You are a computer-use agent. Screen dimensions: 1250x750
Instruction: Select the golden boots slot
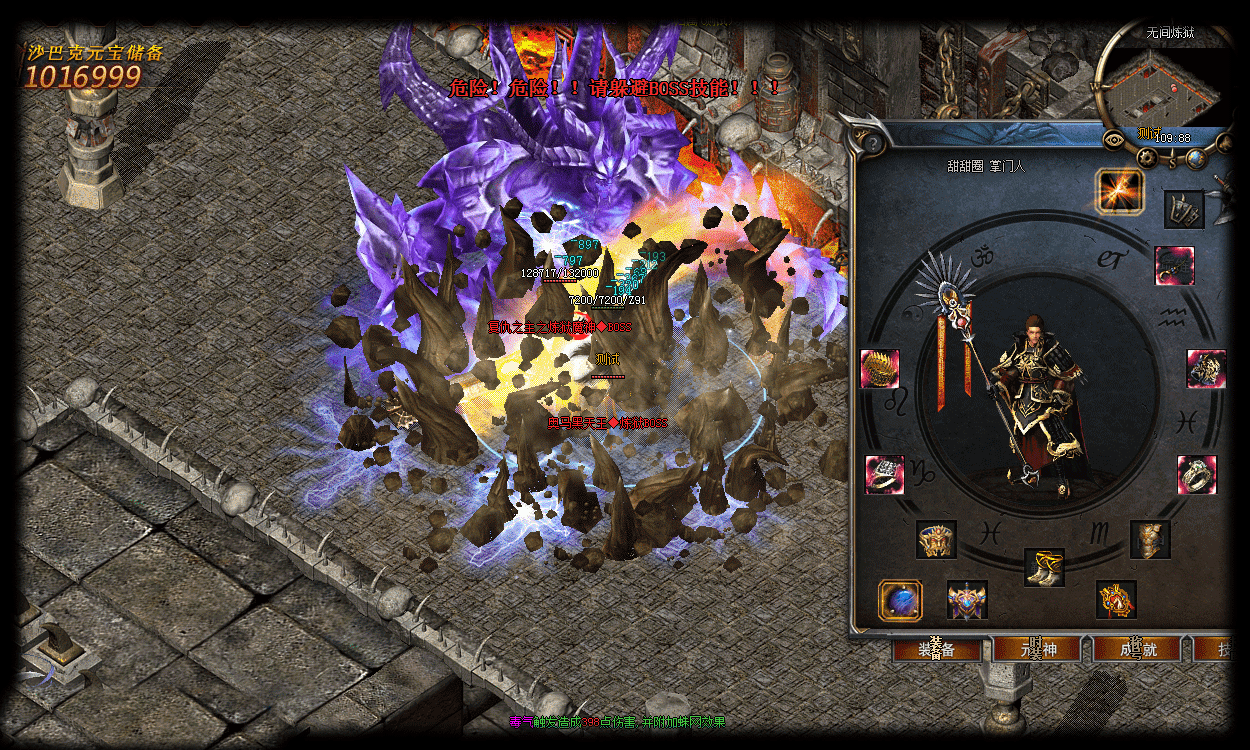(1044, 567)
